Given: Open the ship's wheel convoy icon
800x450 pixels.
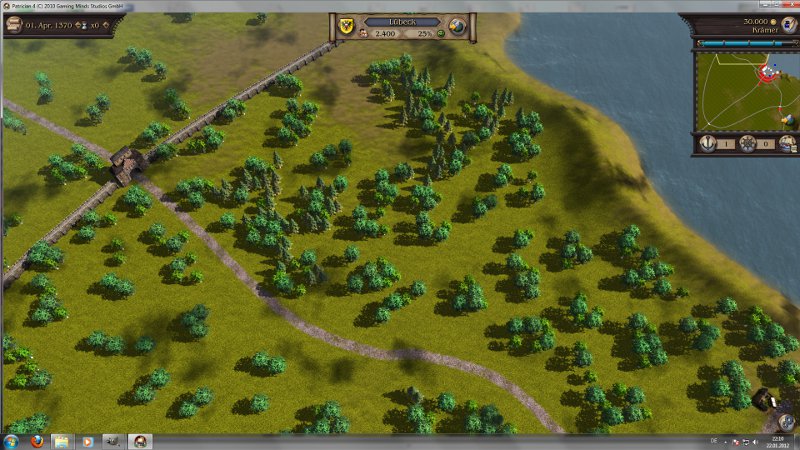Looking at the screenshot, I should click(x=747, y=143).
